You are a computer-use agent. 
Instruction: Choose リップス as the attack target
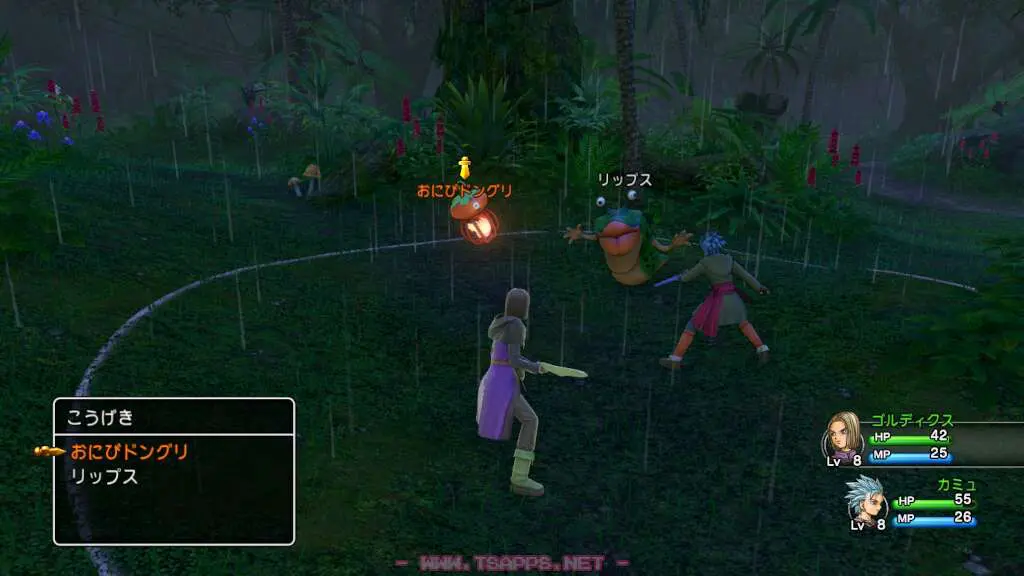(x=104, y=477)
